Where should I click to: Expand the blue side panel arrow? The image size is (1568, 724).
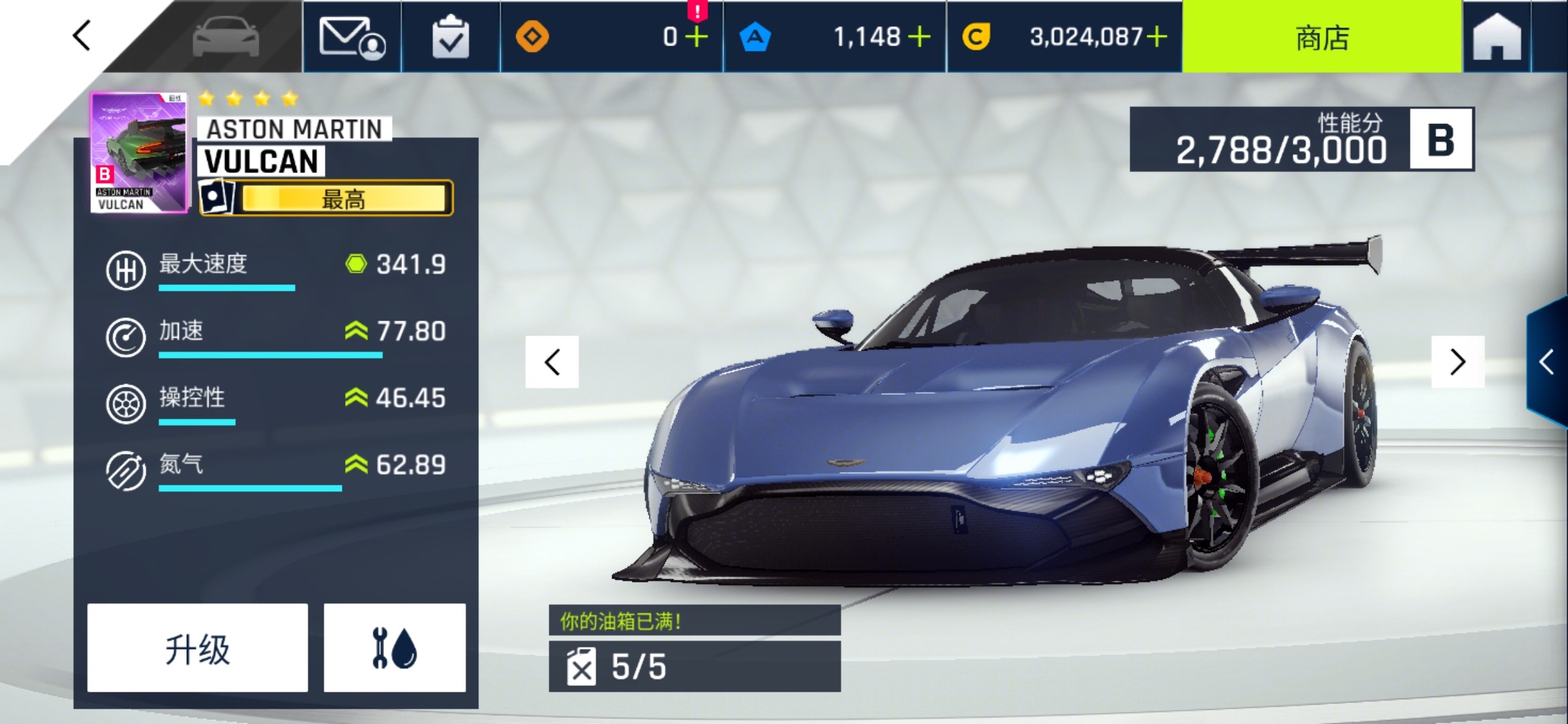[x=1547, y=362]
